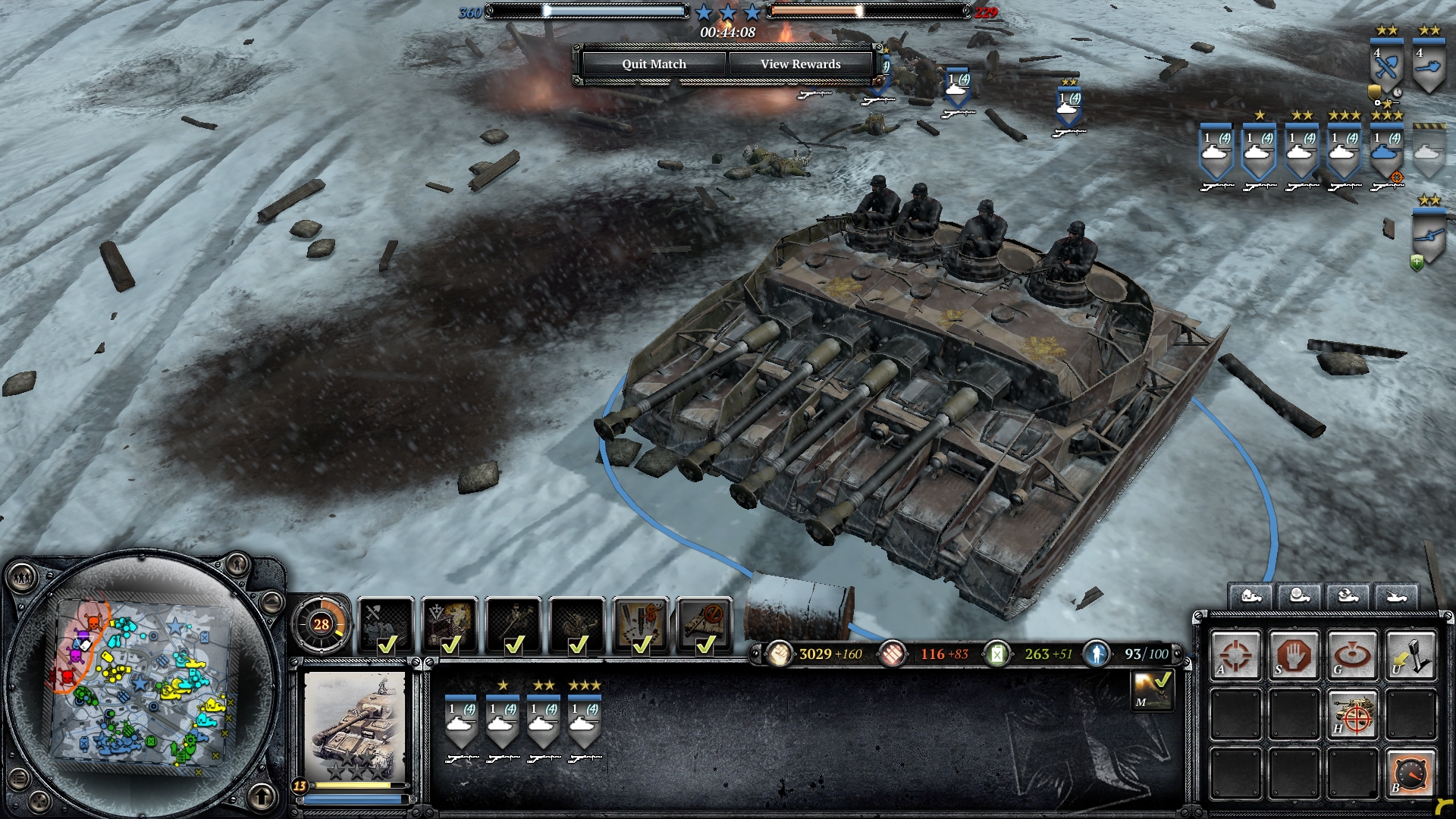Click the Reverse gear-lever command
1456x819 pixels.
[x=1410, y=654]
